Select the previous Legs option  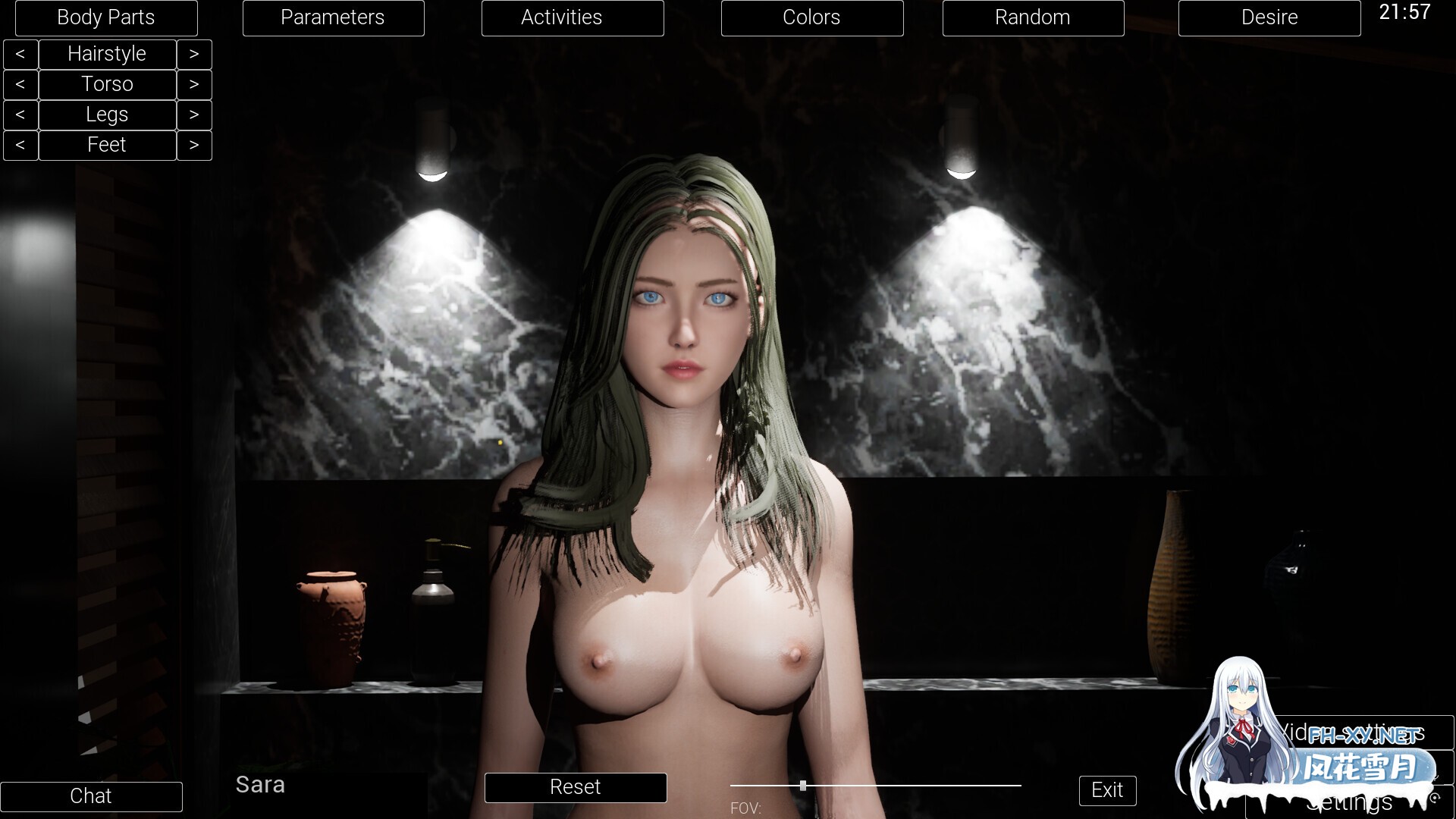coord(20,115)
